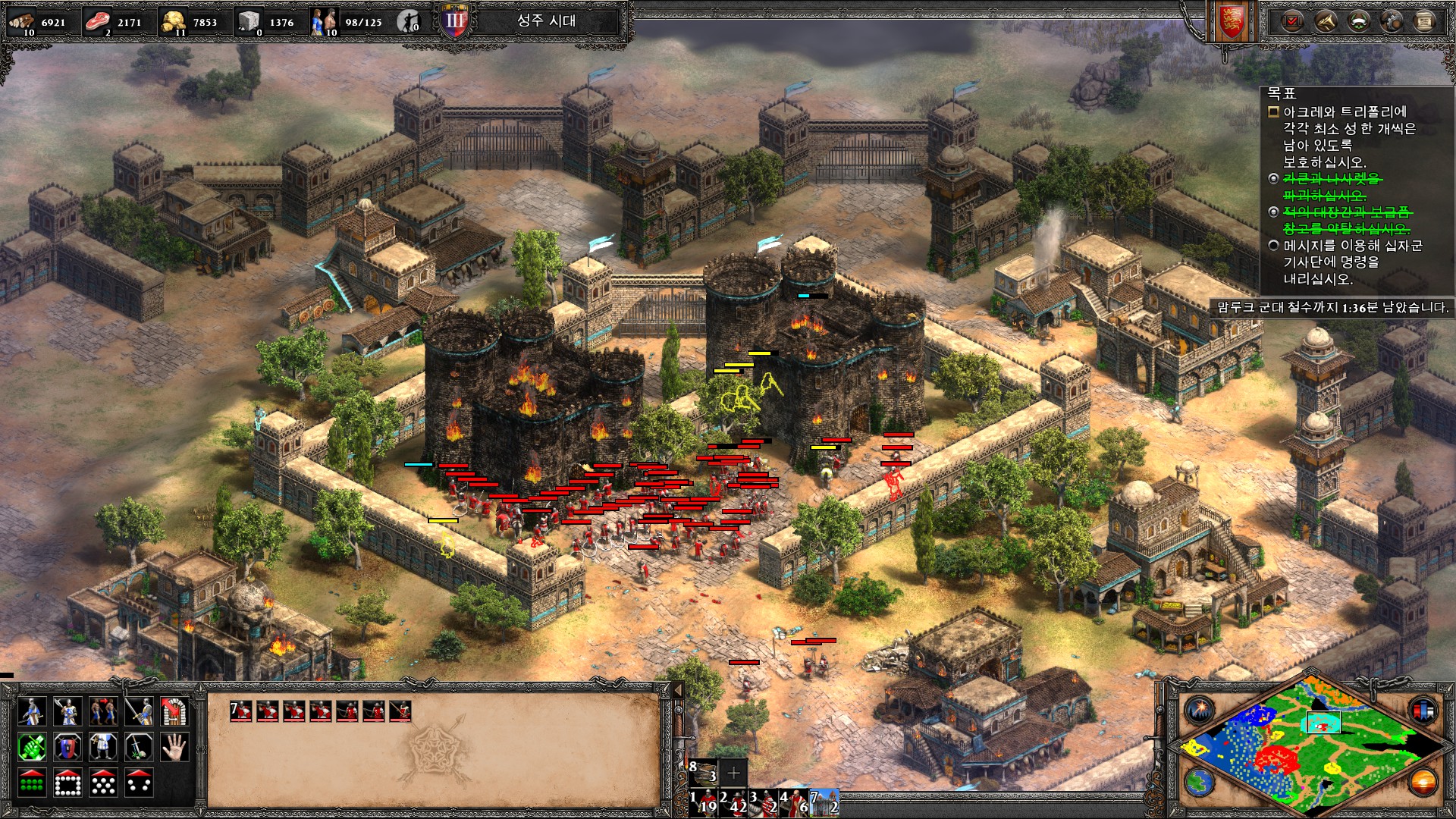Choose the green line formation
This screenshot has width=1456, height=819.
tap(31, 783)
